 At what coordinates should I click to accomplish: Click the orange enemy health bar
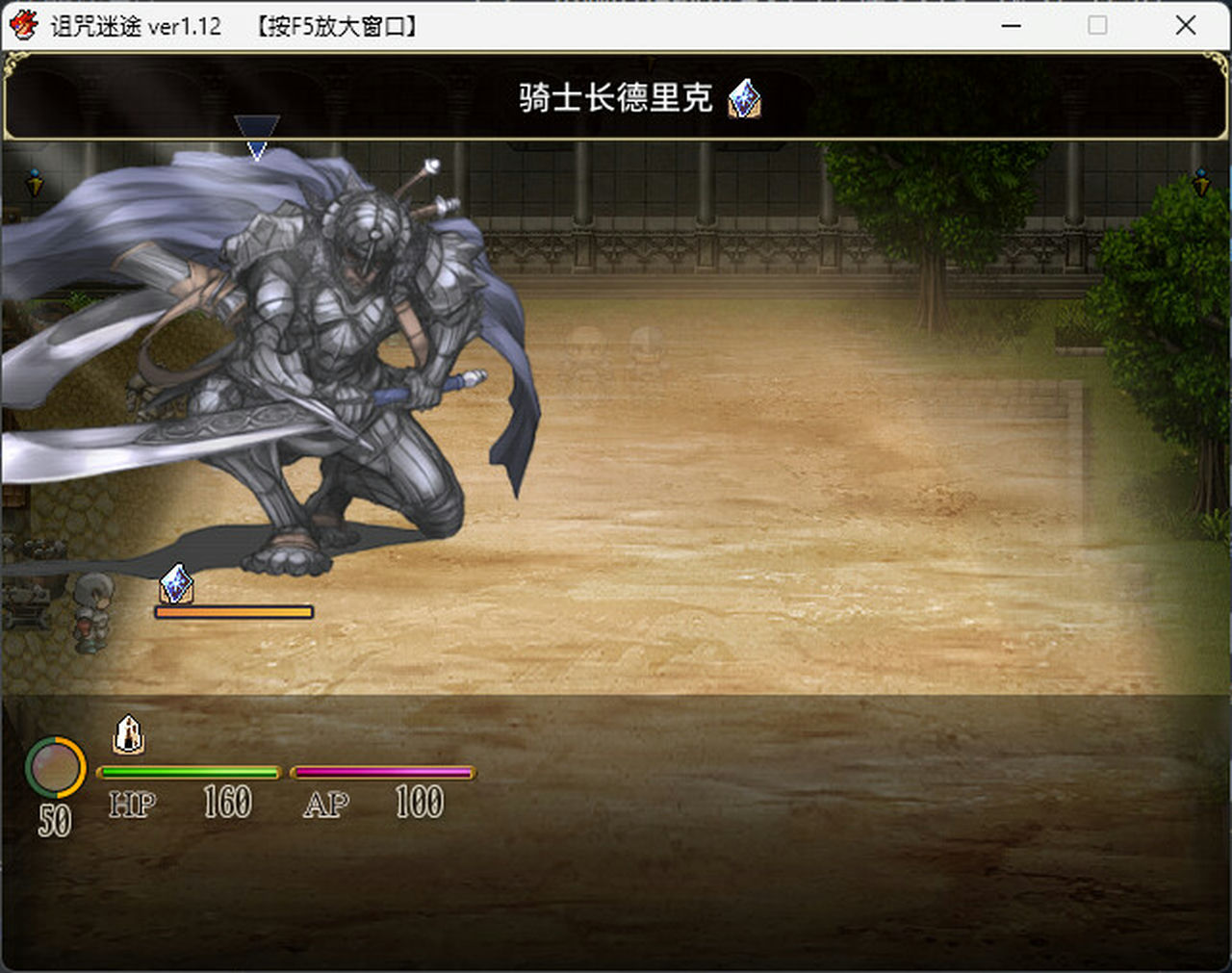tap(234, 610)
